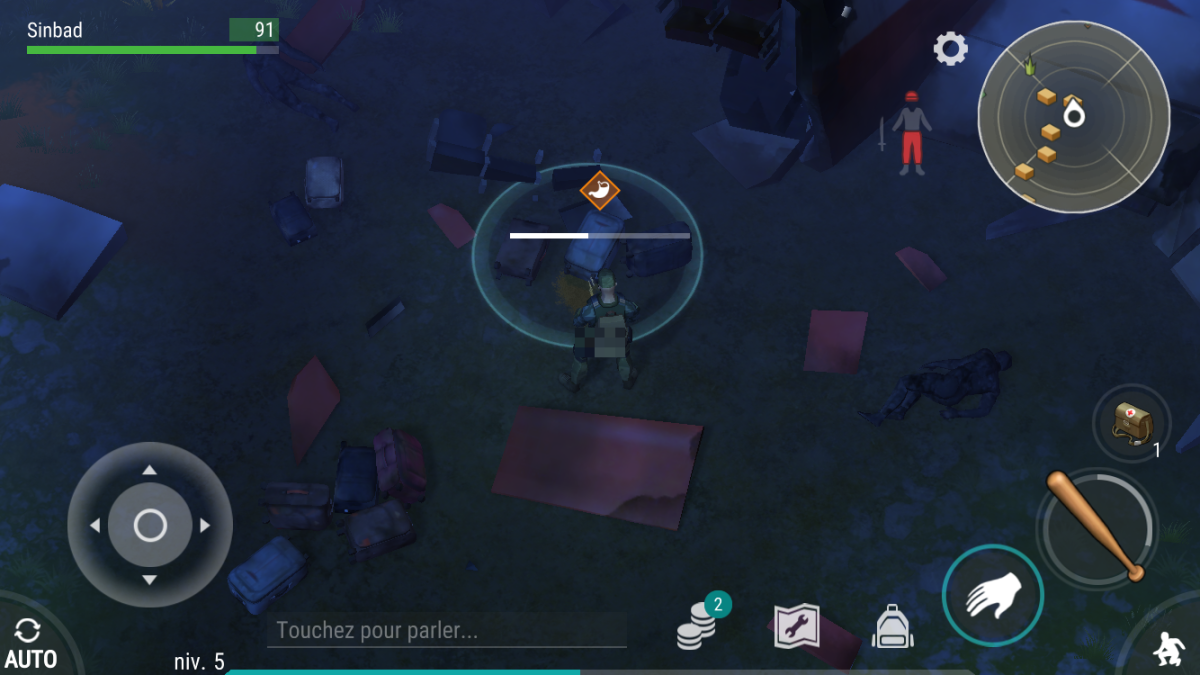Tap the virtual joystick center
Viewport: 1200px width, 675px height.
150,525
